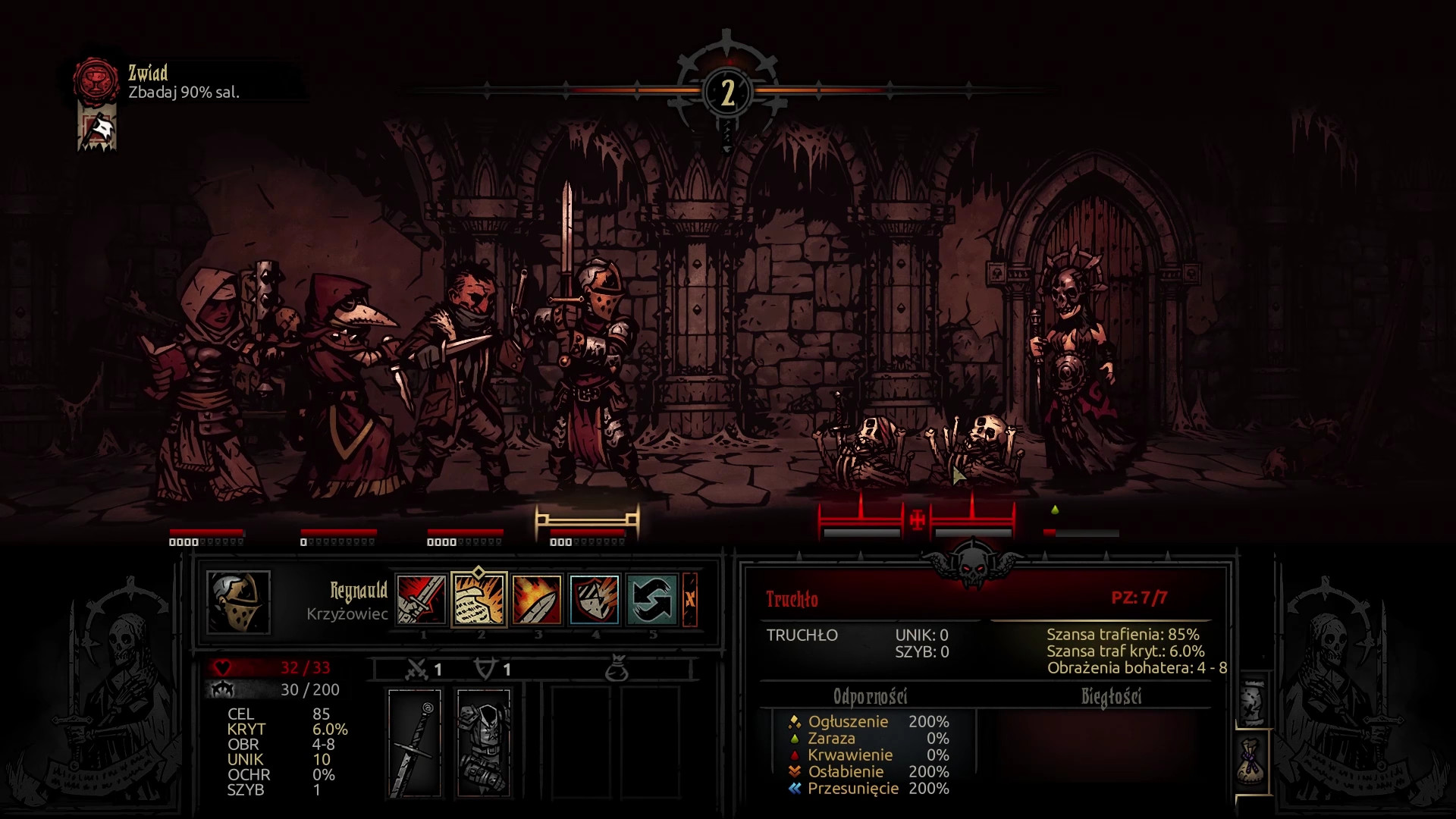Use Reynauld's sword Smite skill
The width and height of the screenshot is (1456, 819).
(422, 599)
